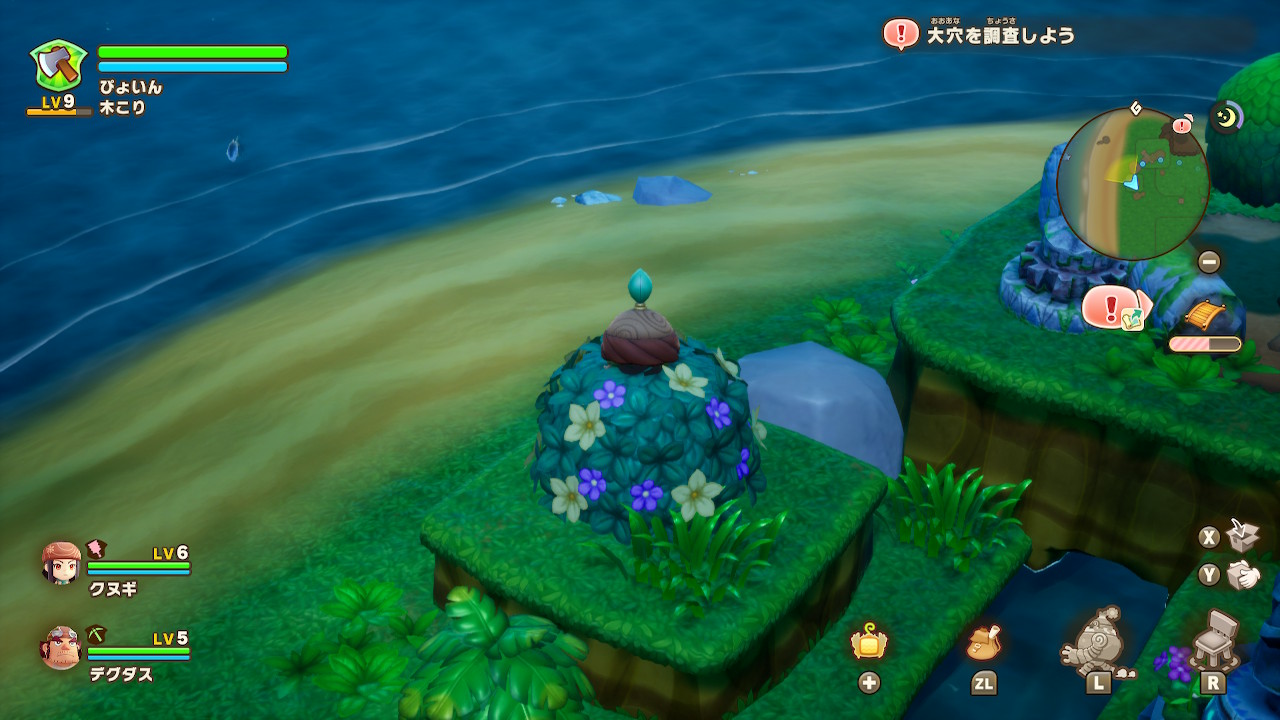Select the wooden bridge build icon
Screen dimensions: 1280x720
(x=1204, y=317)
